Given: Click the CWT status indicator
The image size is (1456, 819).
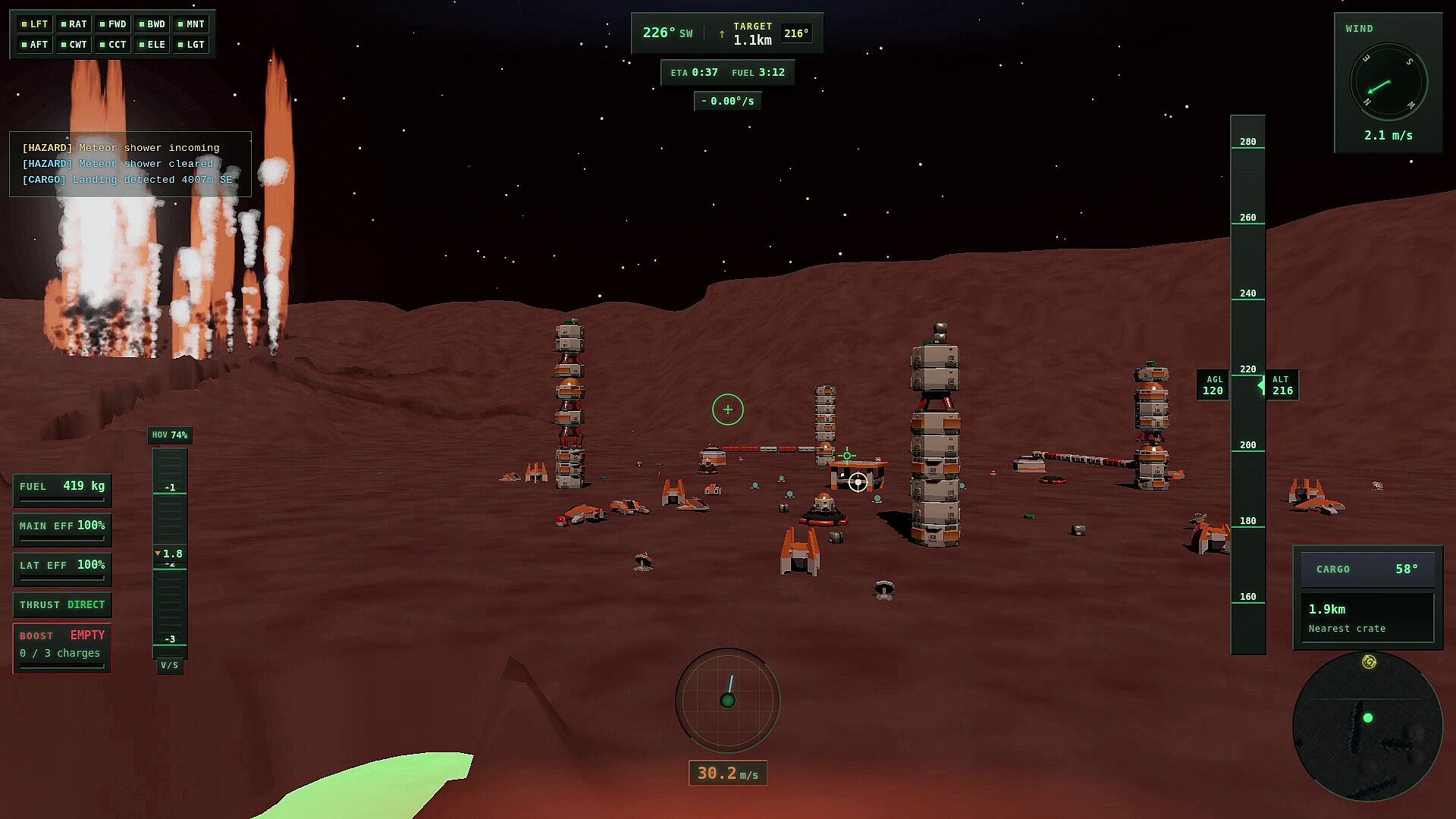Looking at the screenshot, I should pos(74,45).
